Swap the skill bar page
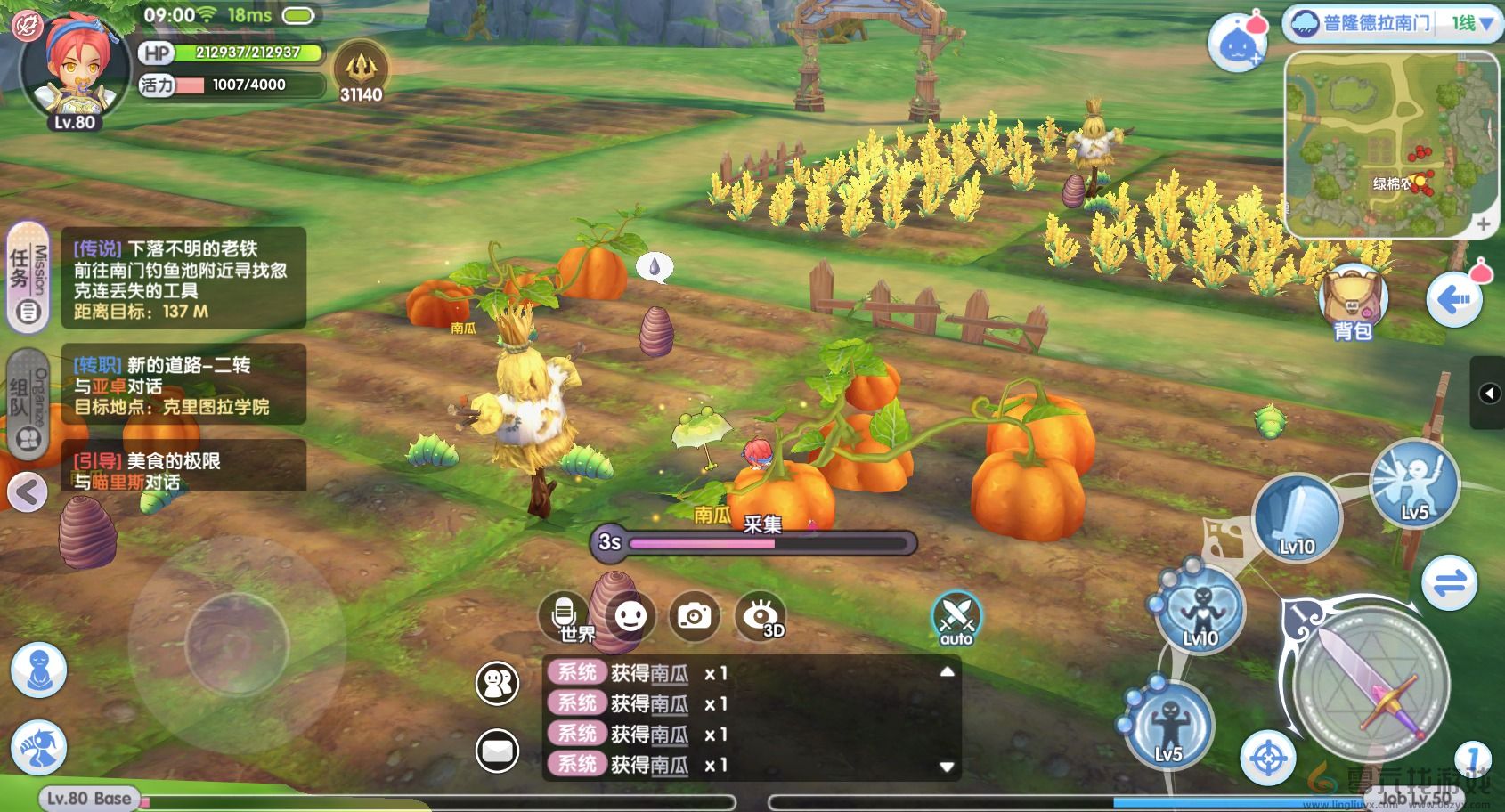The width and height of the screenshot is (1505, 812). (x=1449, y=584)
